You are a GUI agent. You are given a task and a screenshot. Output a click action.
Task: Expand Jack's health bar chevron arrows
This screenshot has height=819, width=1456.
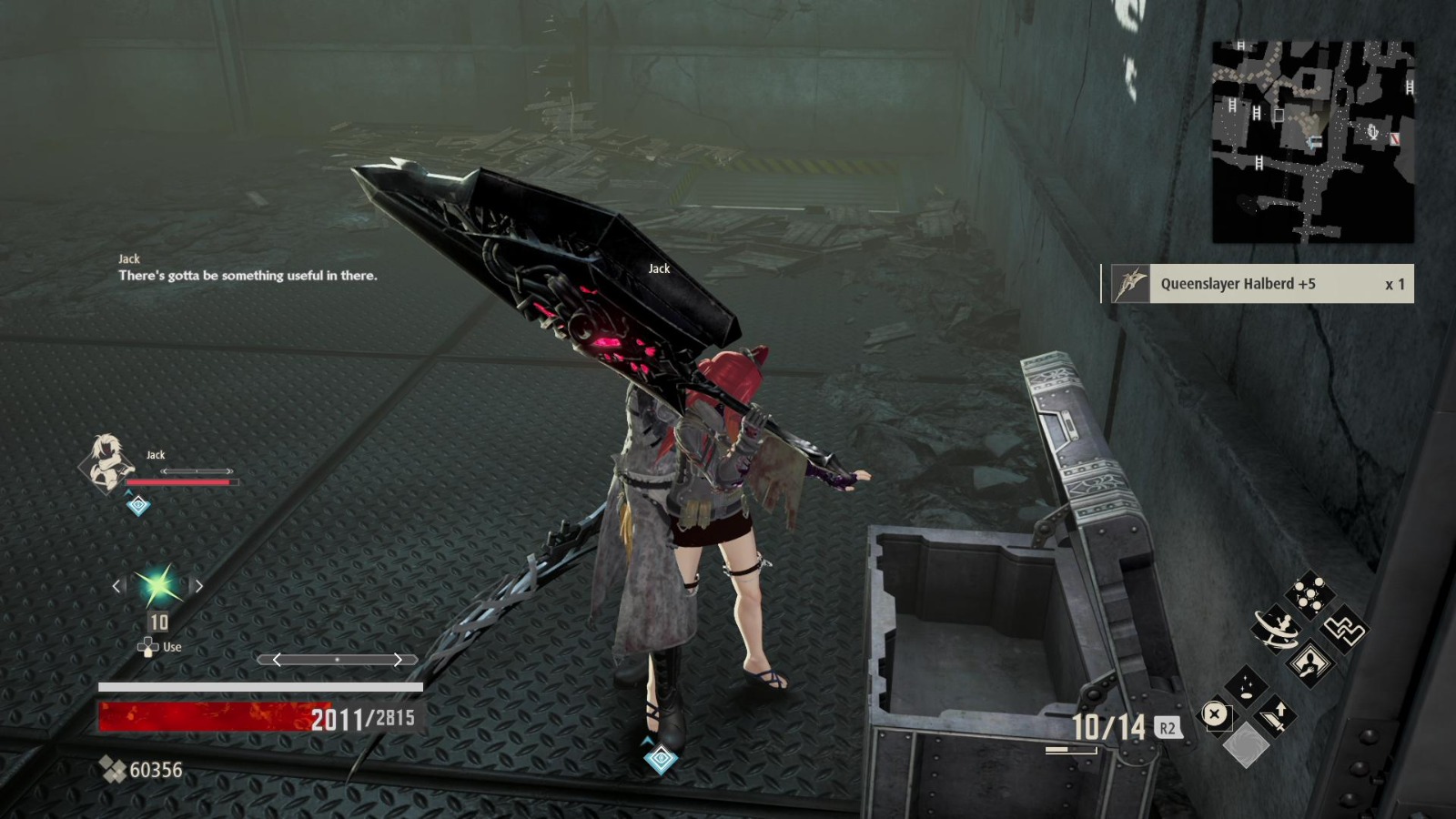point(197,470)
